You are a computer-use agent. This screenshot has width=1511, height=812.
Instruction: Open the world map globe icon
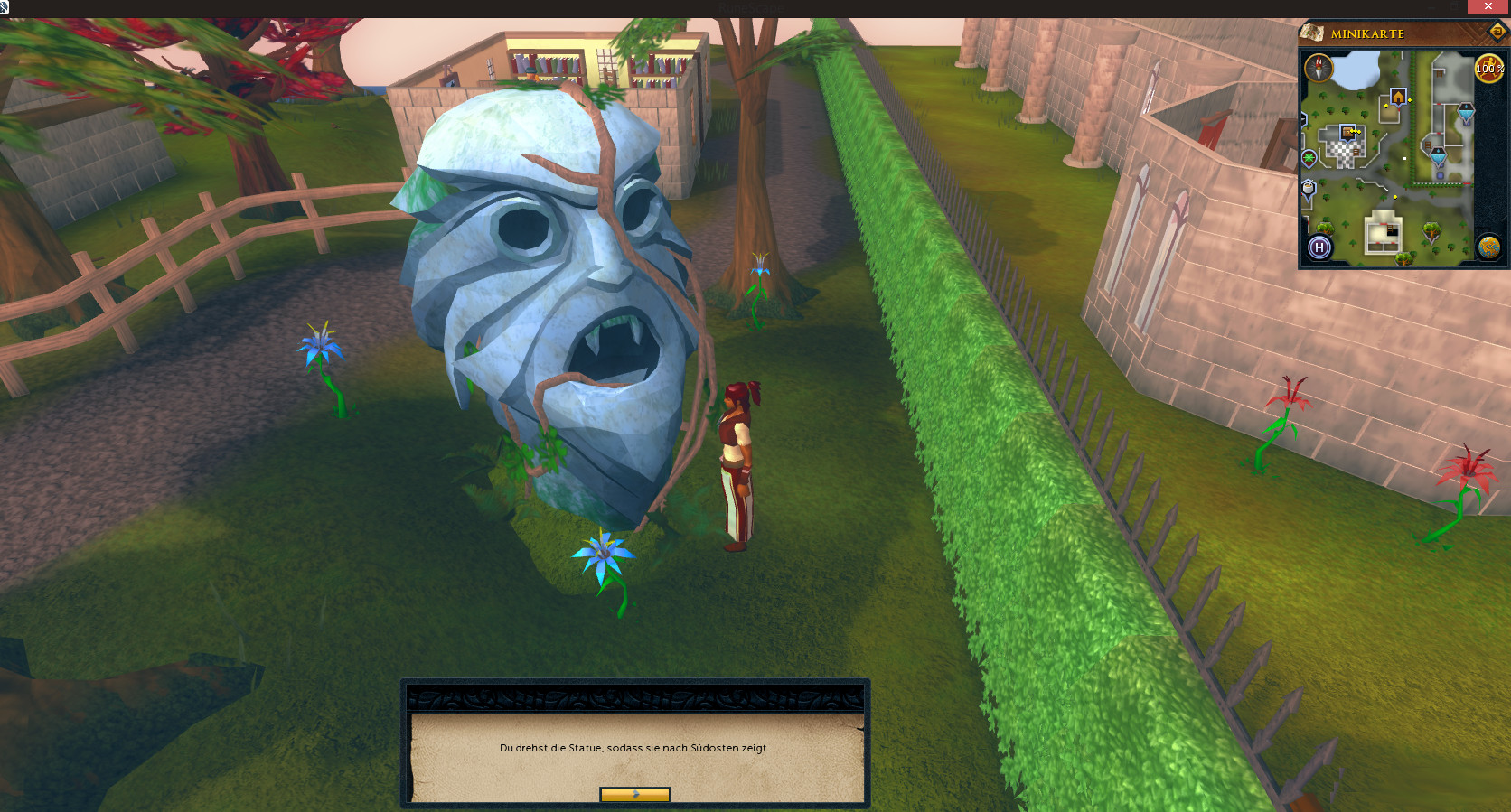click(x=1488, y=247)
